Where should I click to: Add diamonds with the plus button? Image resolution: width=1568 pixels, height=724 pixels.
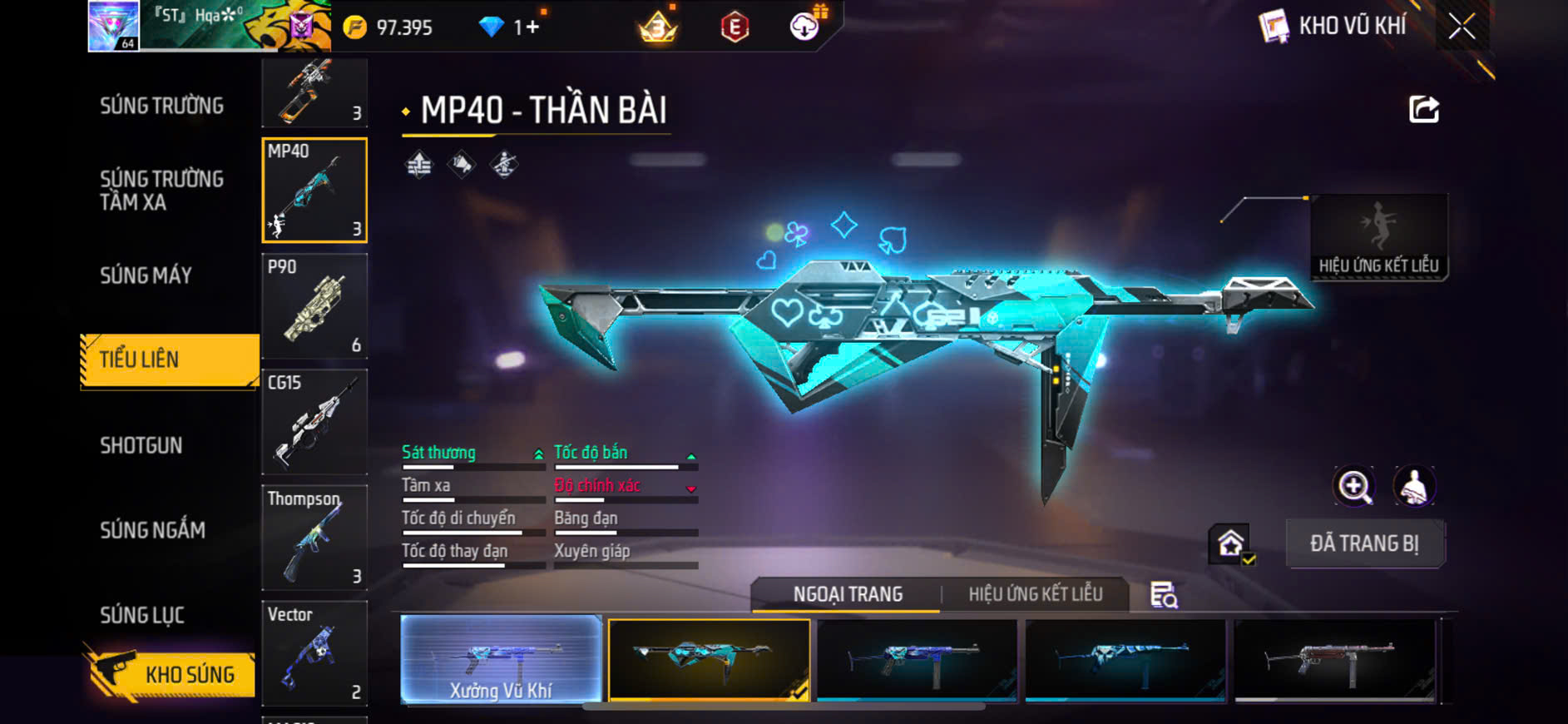point(532,27)
